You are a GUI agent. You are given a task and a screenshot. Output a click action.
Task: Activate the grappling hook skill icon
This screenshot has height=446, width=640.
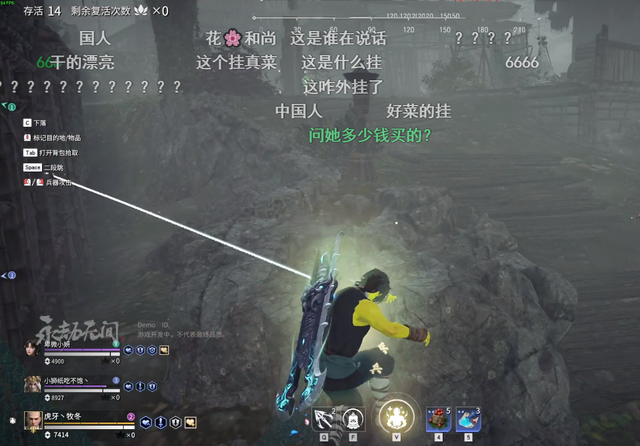(x=323, y=419)
